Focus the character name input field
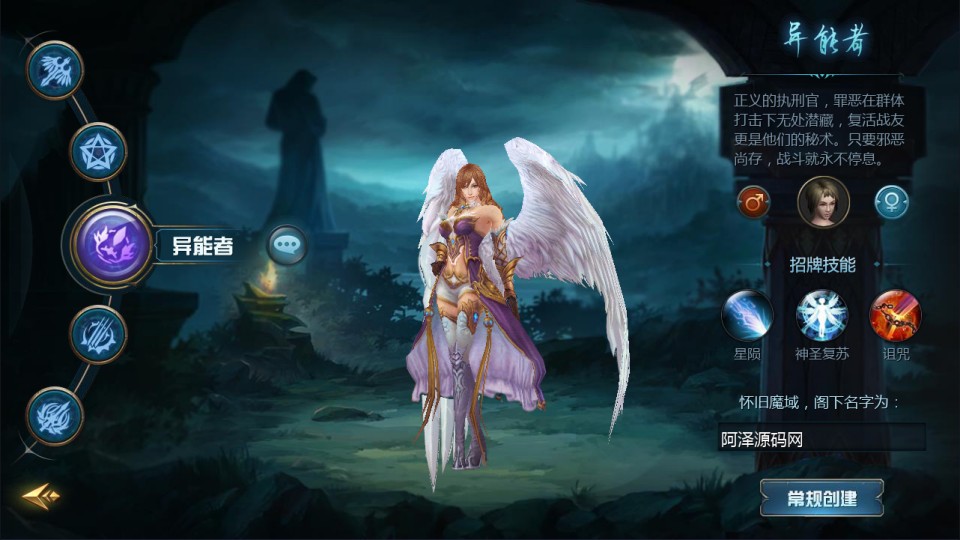 (822, 438)
